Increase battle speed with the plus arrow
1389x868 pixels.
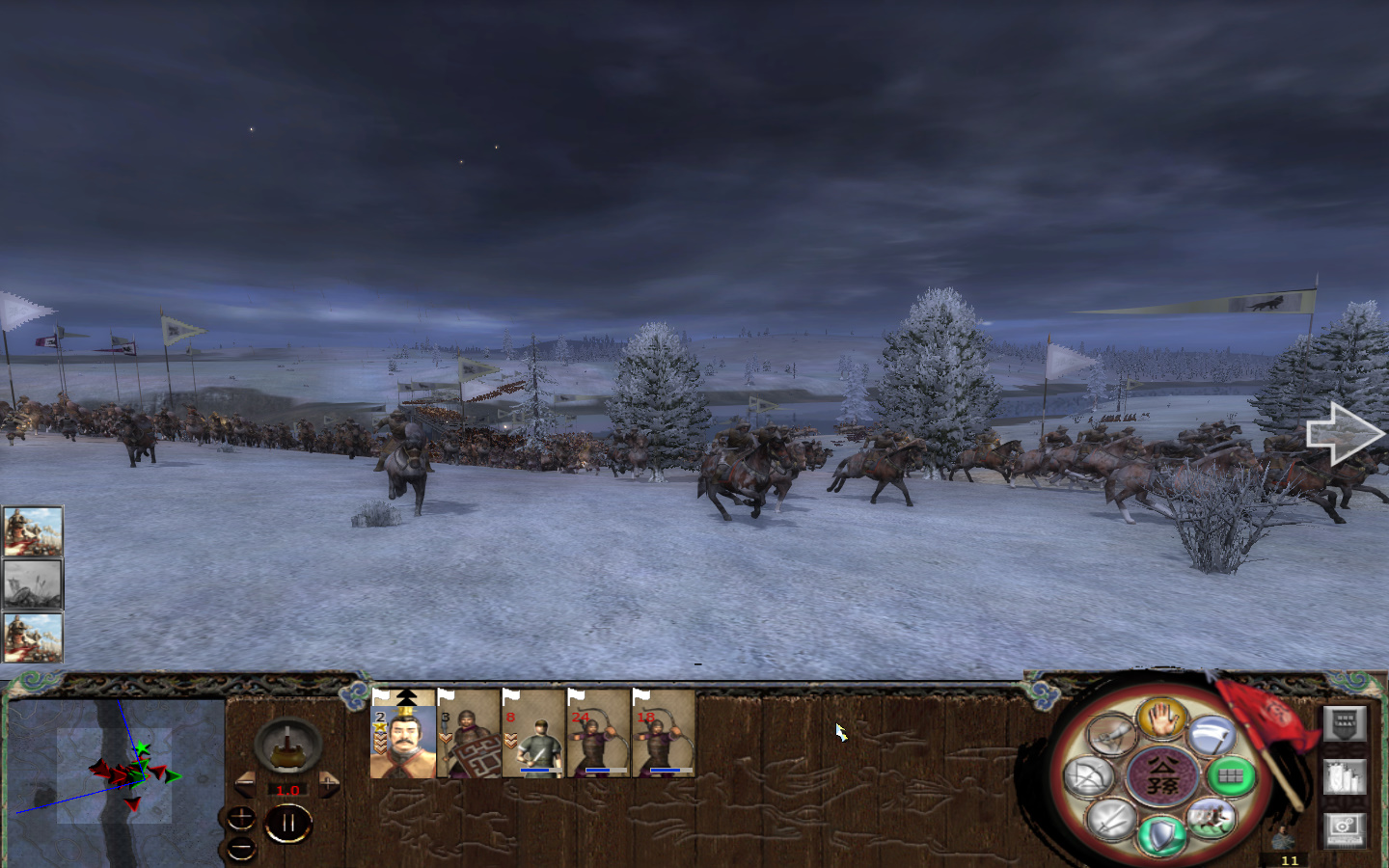[327, 782]
